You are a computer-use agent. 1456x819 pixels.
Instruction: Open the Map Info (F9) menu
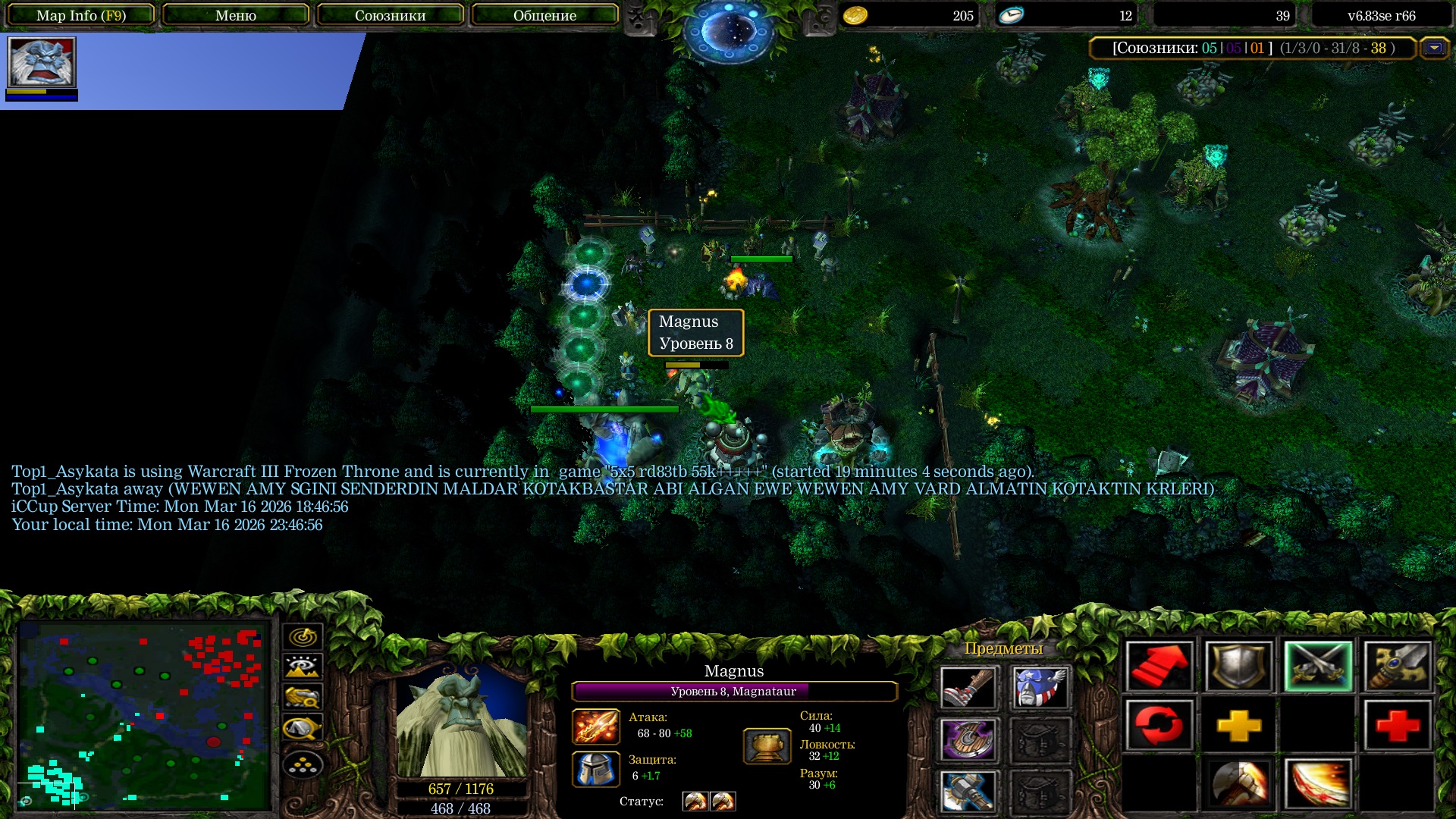pyautogui.click(x=81, y=15)
